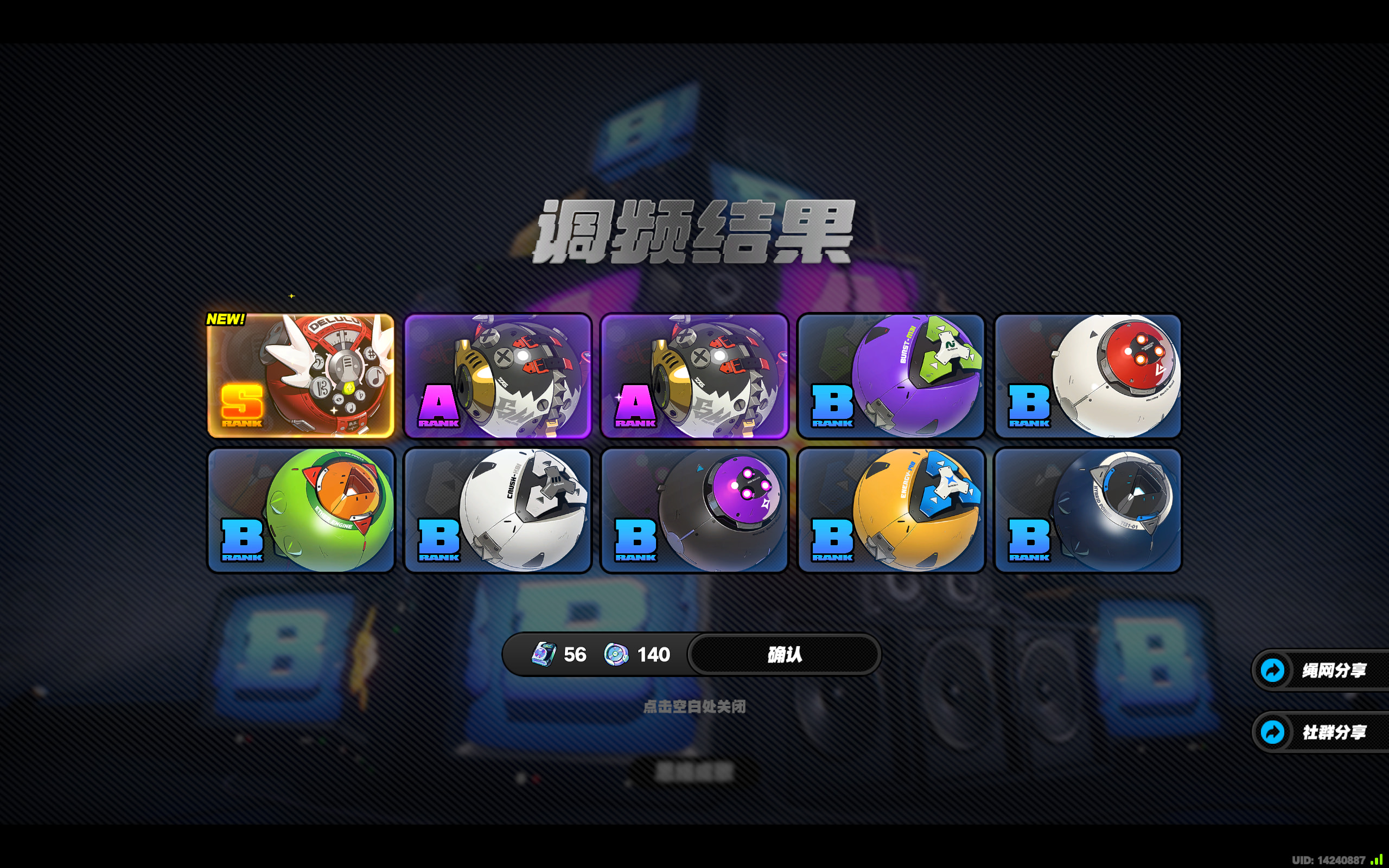This screenshot has height=868, width=1389.
Task: Pick the white W-Engine with red core
Action: [1088, 376]
